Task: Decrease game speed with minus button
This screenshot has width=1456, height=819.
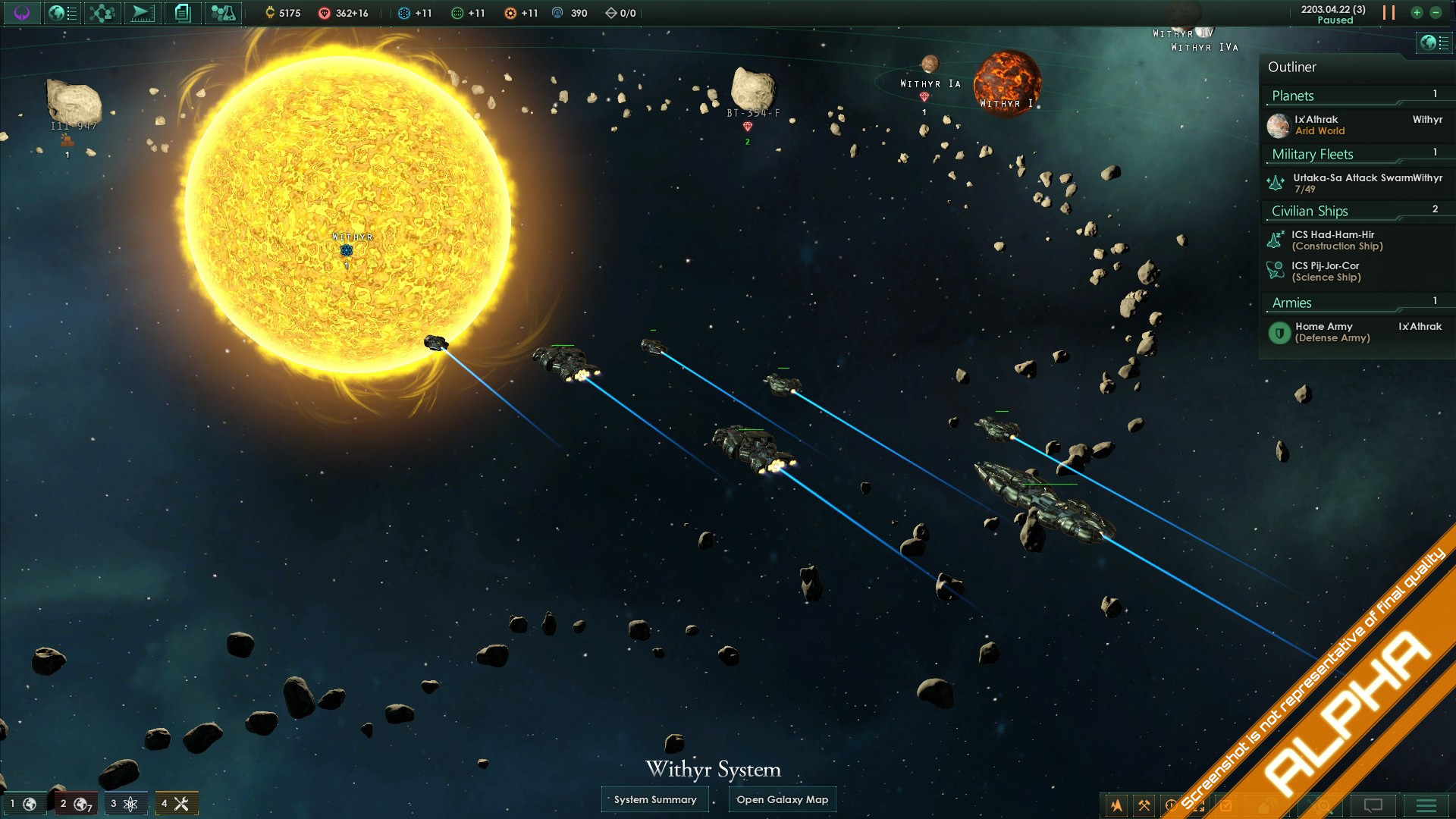Action: point(1436,13)
